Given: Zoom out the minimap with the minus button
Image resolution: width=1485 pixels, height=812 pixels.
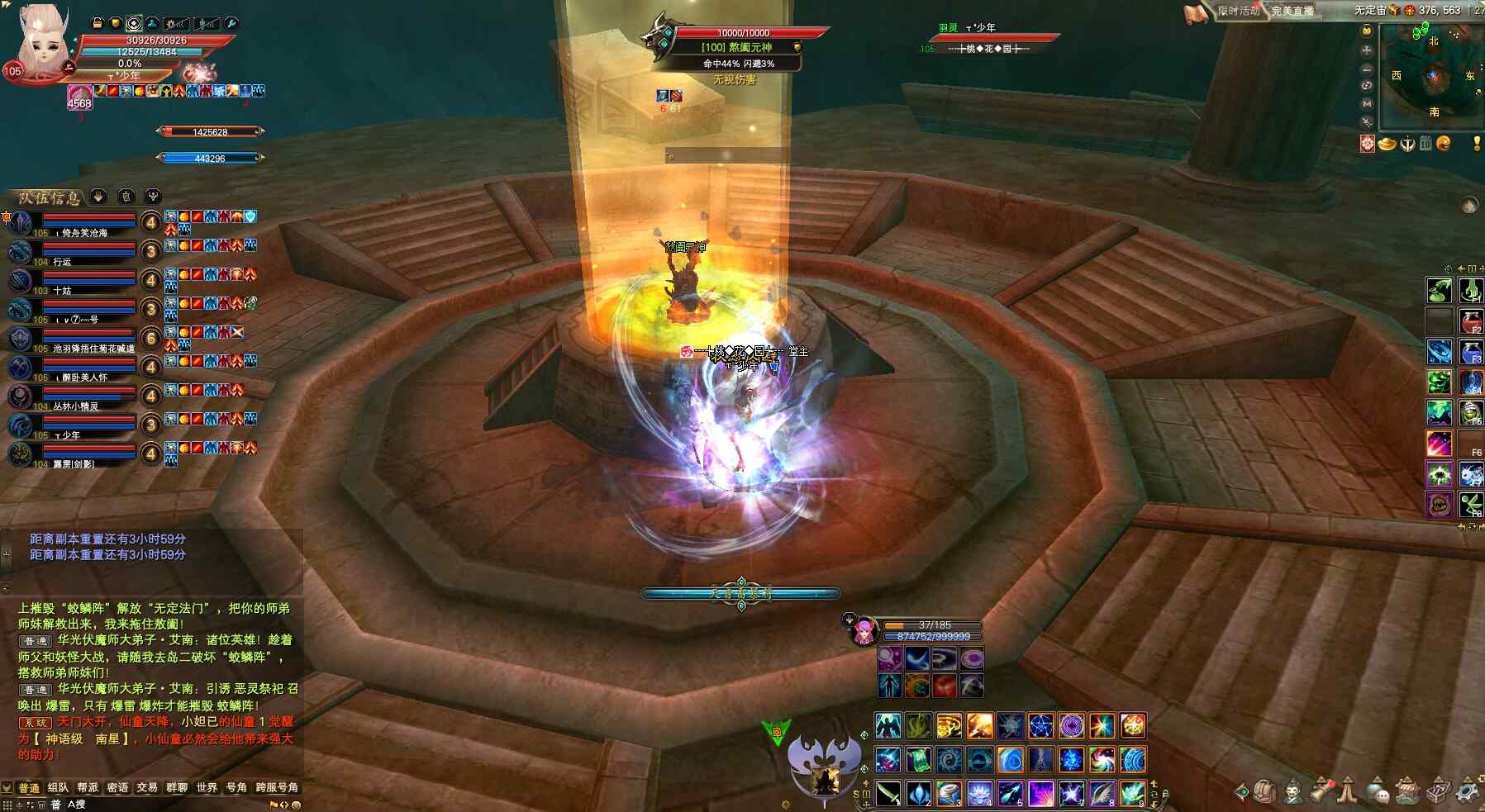Looking at the screenshot, I should pos(1367,68).
